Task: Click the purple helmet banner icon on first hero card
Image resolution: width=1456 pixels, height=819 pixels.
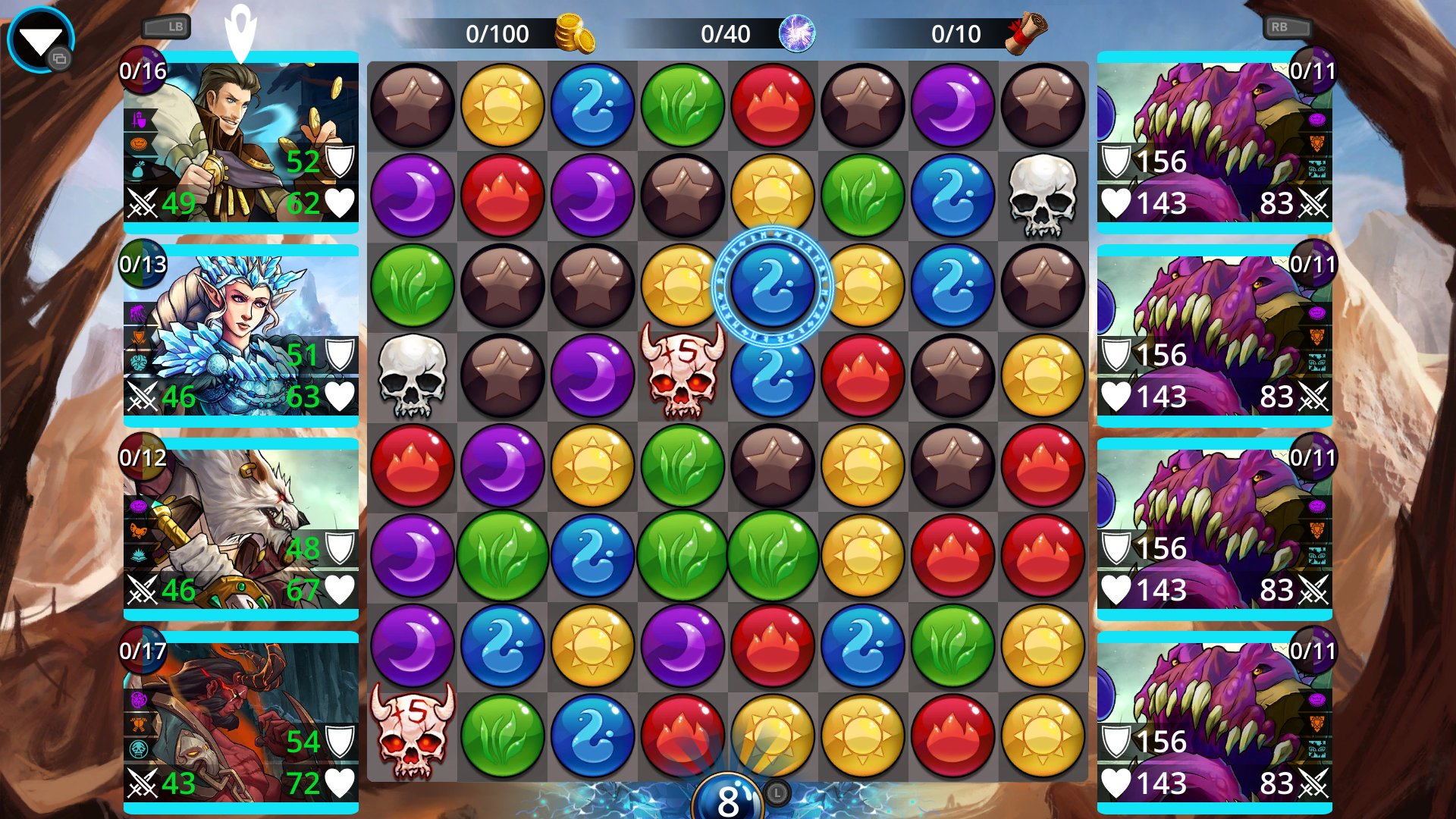Action: 139,119
